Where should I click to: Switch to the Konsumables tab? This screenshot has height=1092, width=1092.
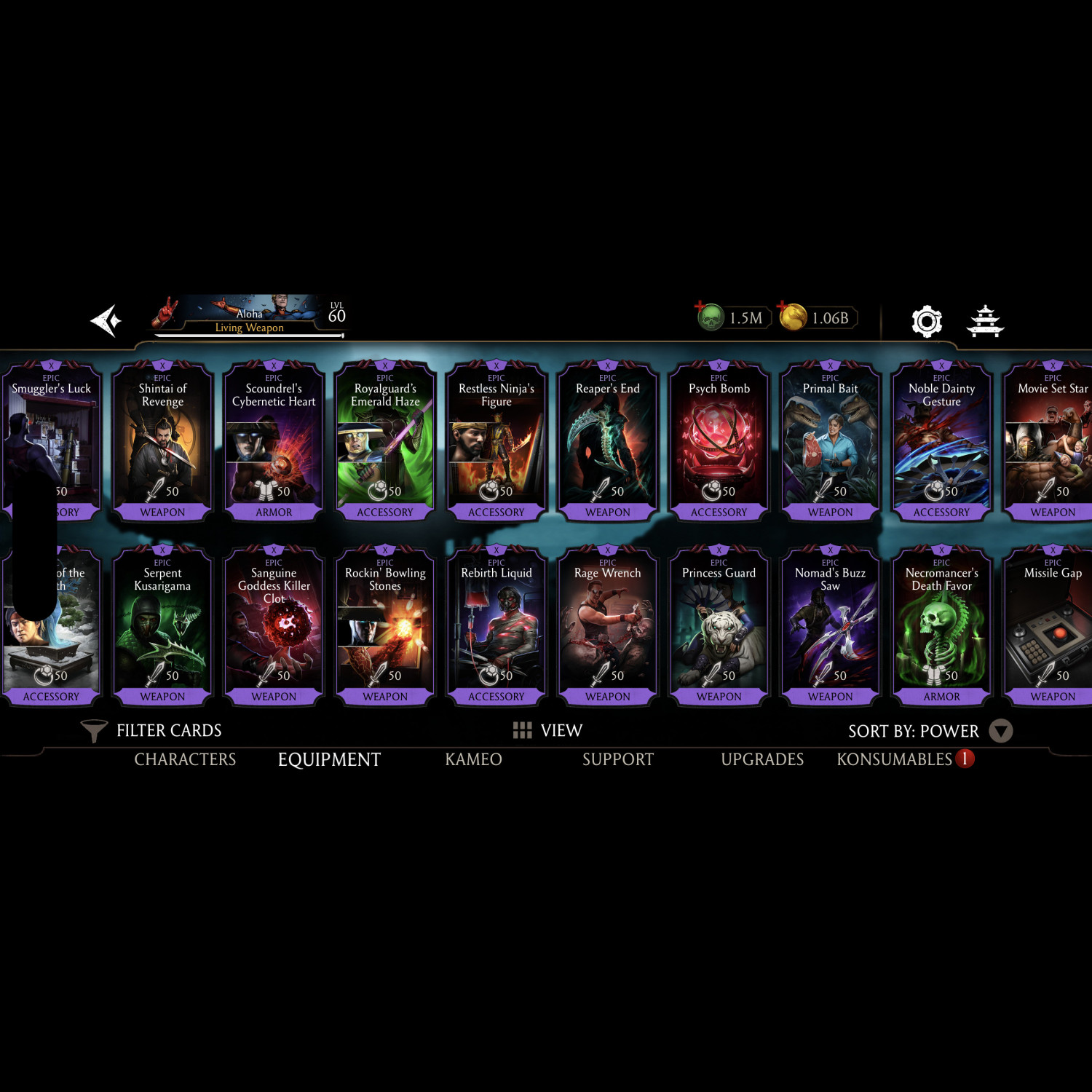[895, 759]
